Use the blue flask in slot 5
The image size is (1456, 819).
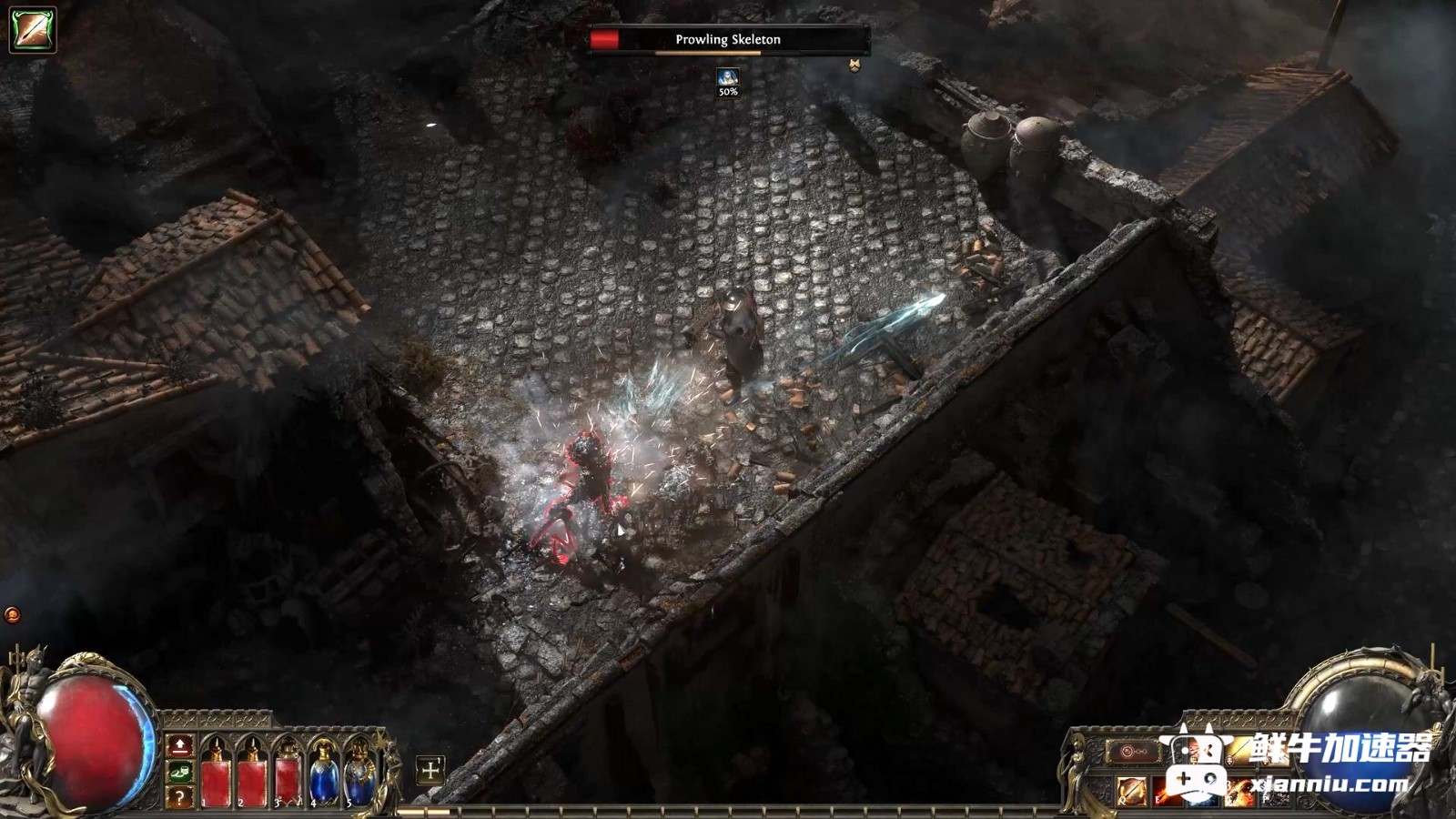click(x=360, y=777)
